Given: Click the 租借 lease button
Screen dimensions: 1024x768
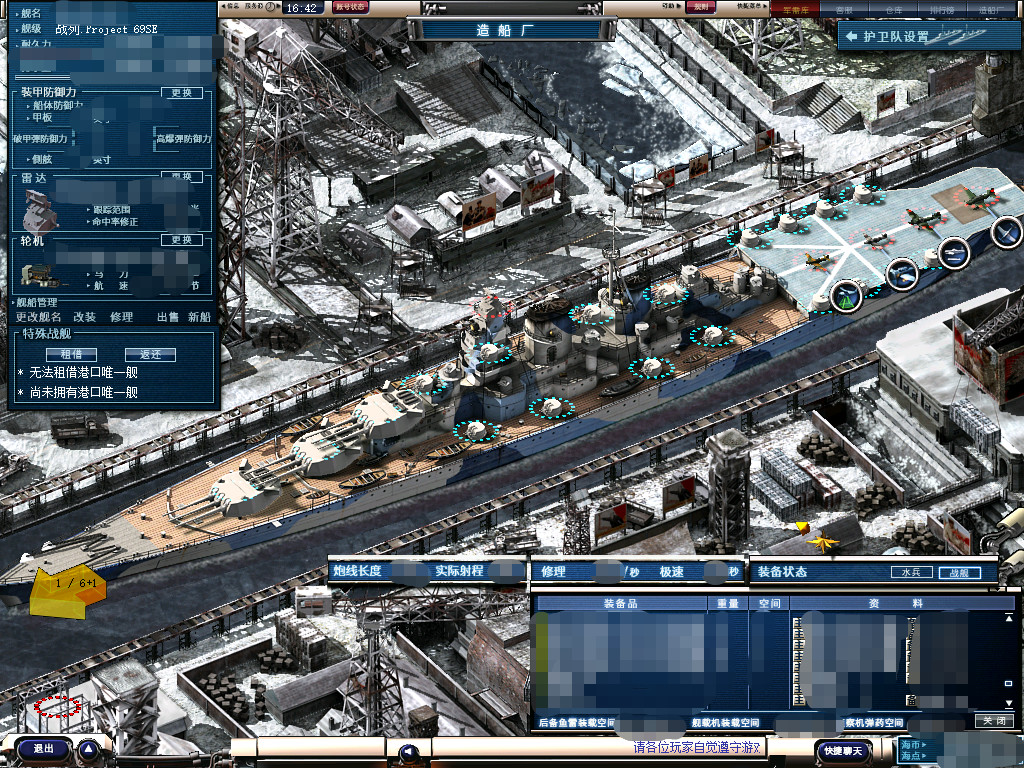Looking at the screenshot, I should (71, 355).
